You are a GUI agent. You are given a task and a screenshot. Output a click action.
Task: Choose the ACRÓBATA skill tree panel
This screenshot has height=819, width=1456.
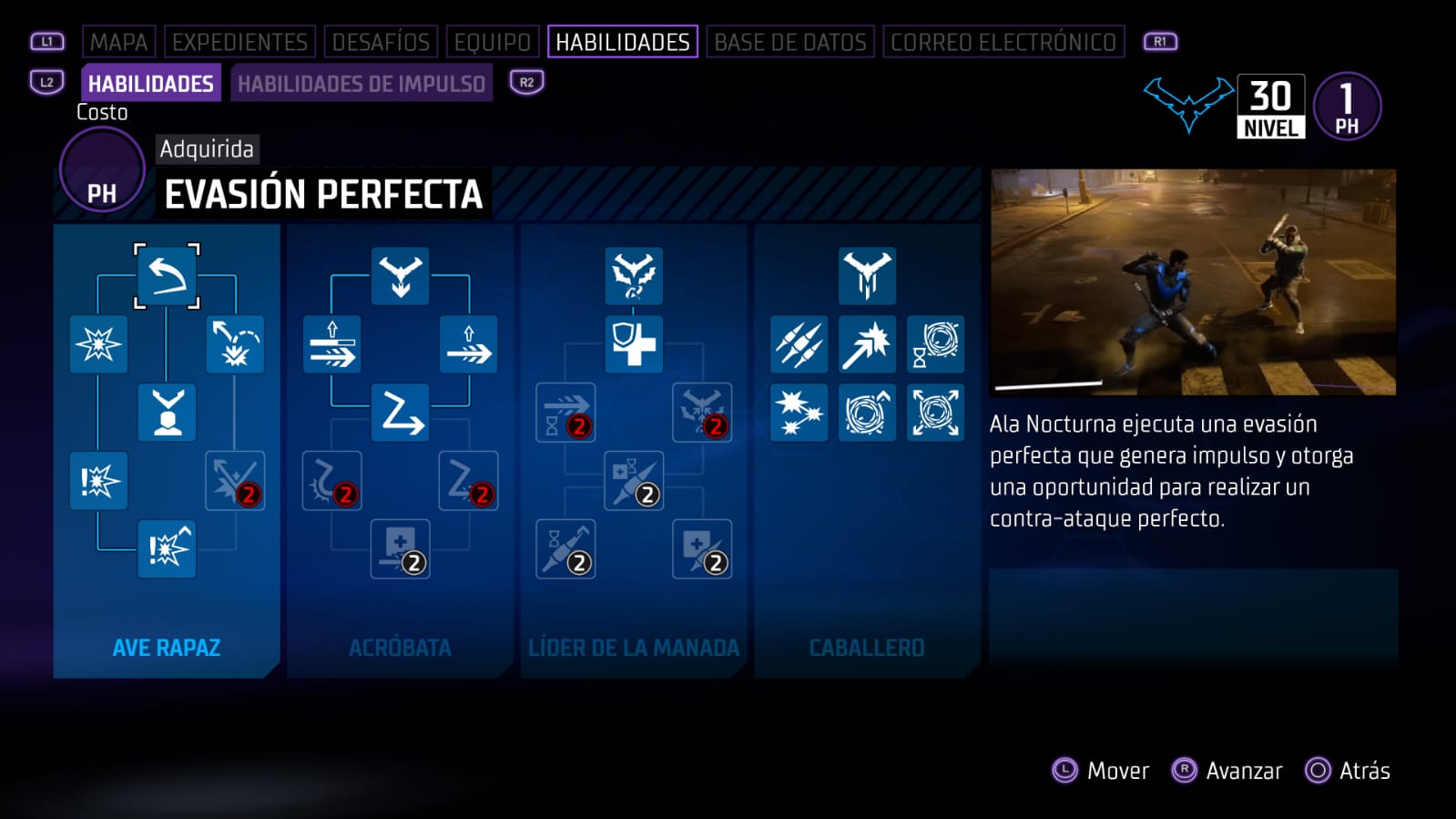coord(400,647)
